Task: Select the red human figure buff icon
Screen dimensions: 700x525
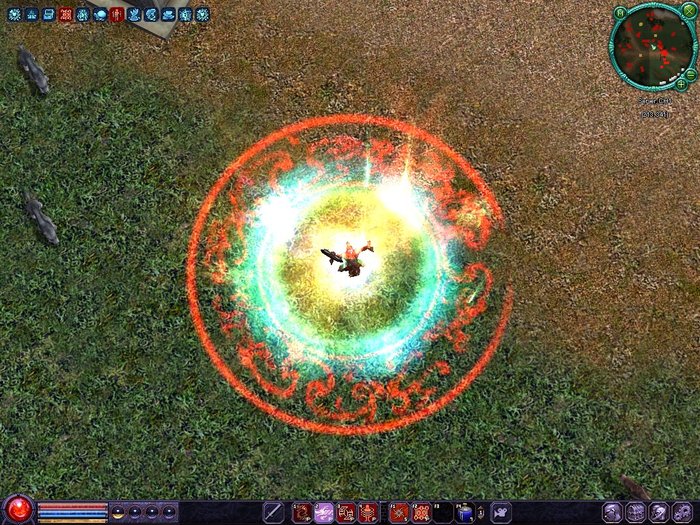Action: (117, 14)
